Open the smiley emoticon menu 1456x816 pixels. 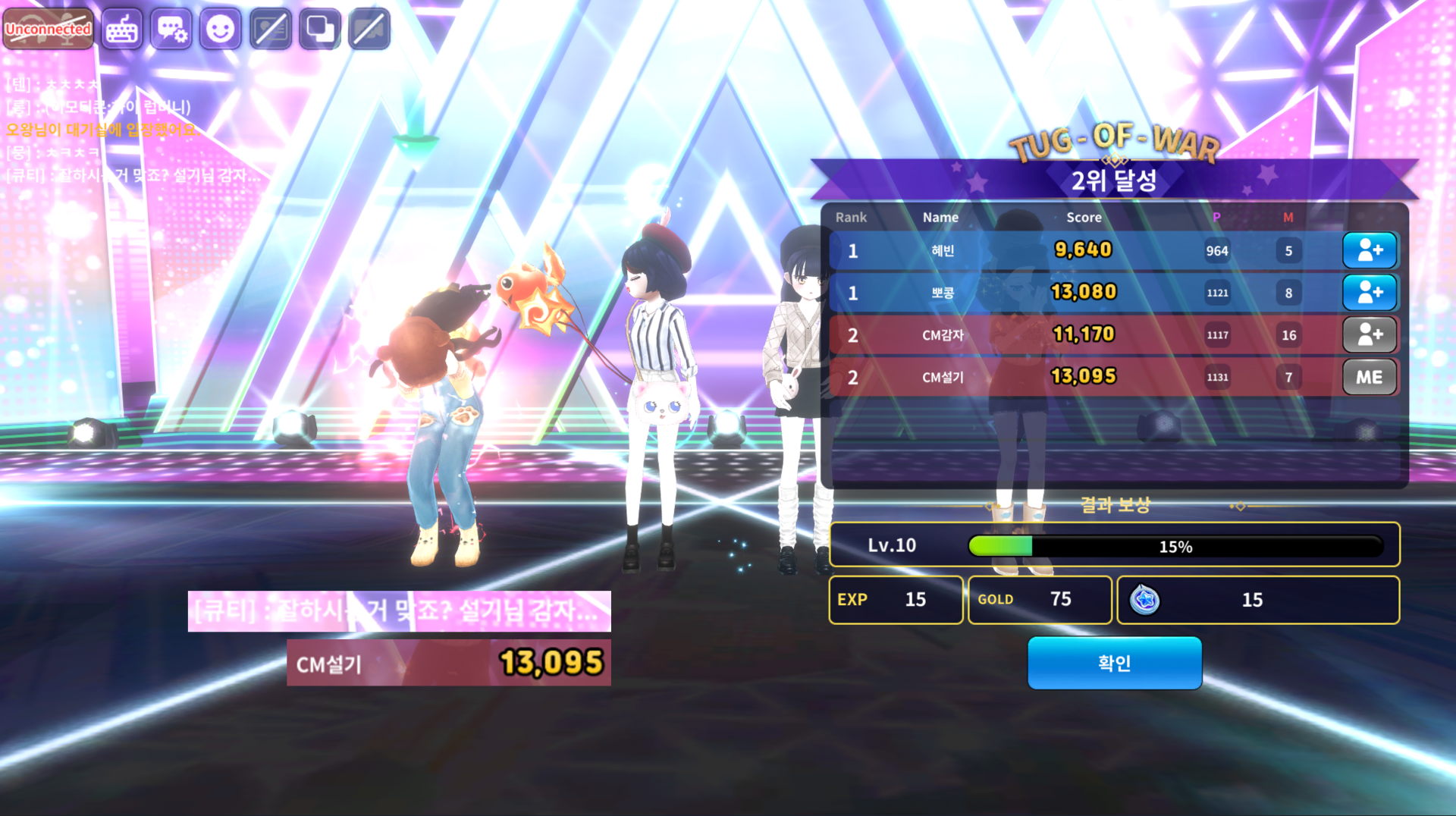221,30
